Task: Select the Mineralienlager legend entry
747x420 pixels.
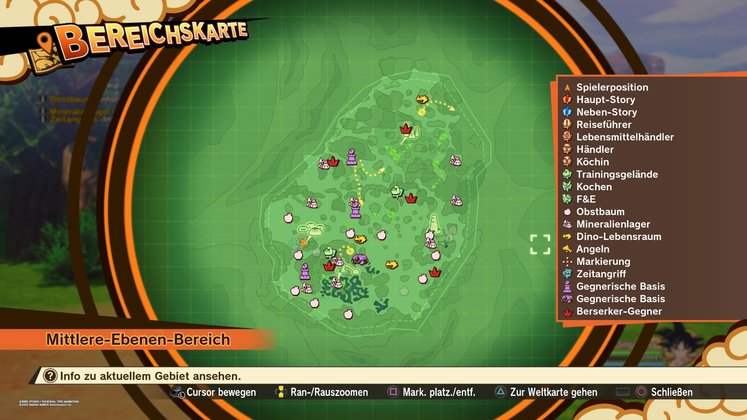Action: click(613, 224)
